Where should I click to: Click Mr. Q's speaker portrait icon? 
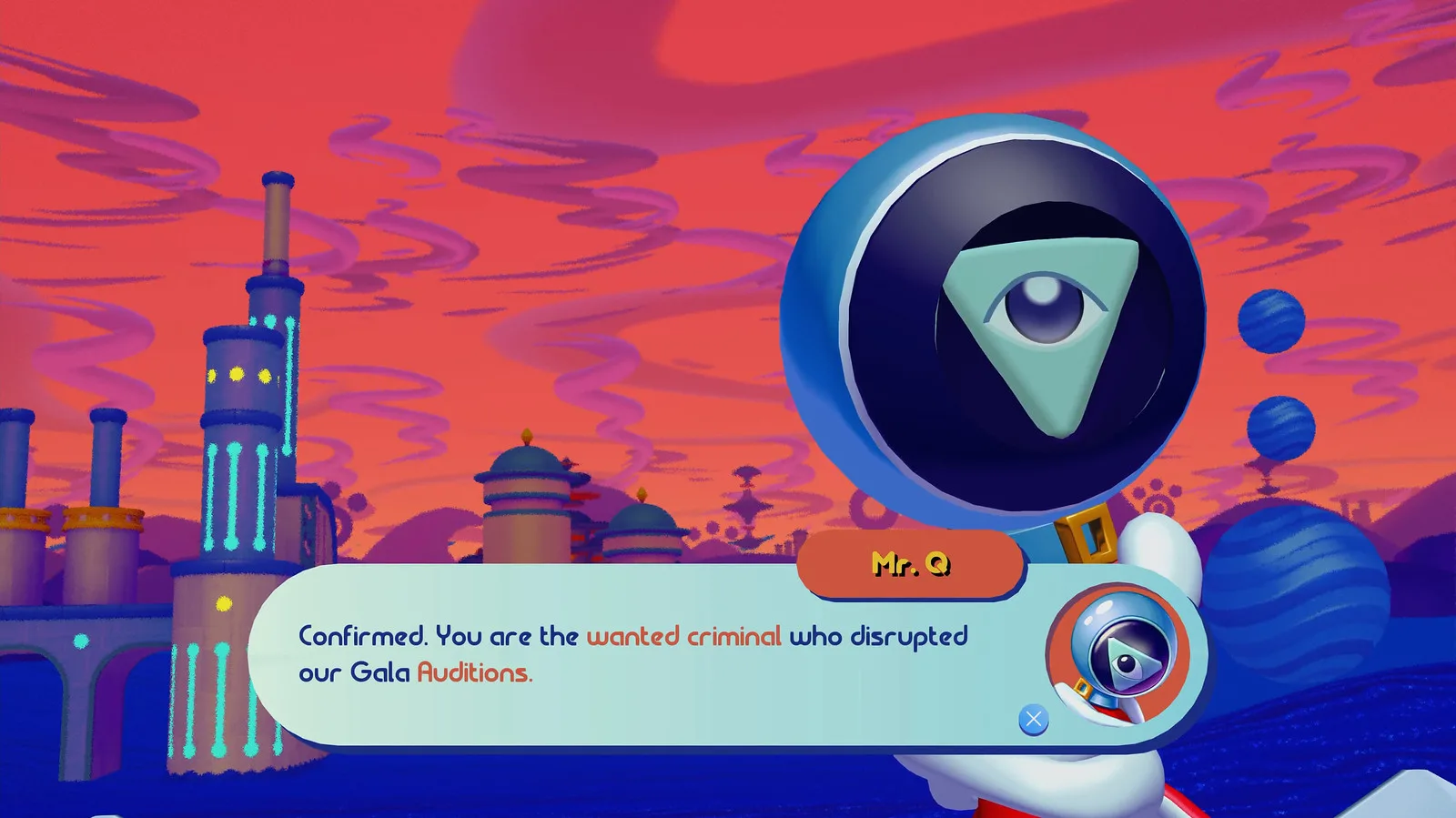pyautogui.click(x=1118, y=652)
